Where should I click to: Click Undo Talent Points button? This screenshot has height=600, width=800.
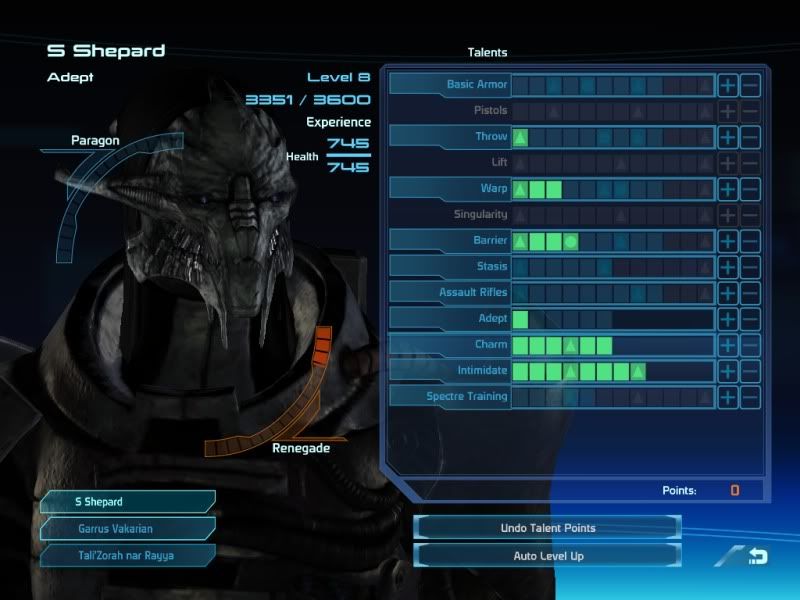pyautogui.click(x=547, y=527)
